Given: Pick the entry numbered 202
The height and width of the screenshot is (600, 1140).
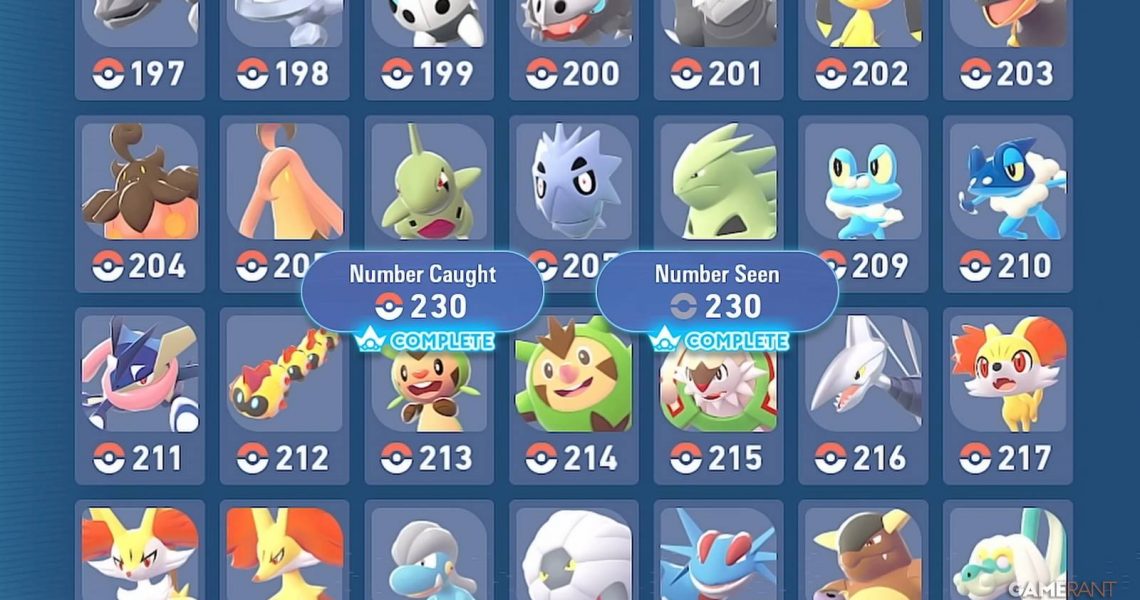Looking at the screenshot, I should coord(863,45).
